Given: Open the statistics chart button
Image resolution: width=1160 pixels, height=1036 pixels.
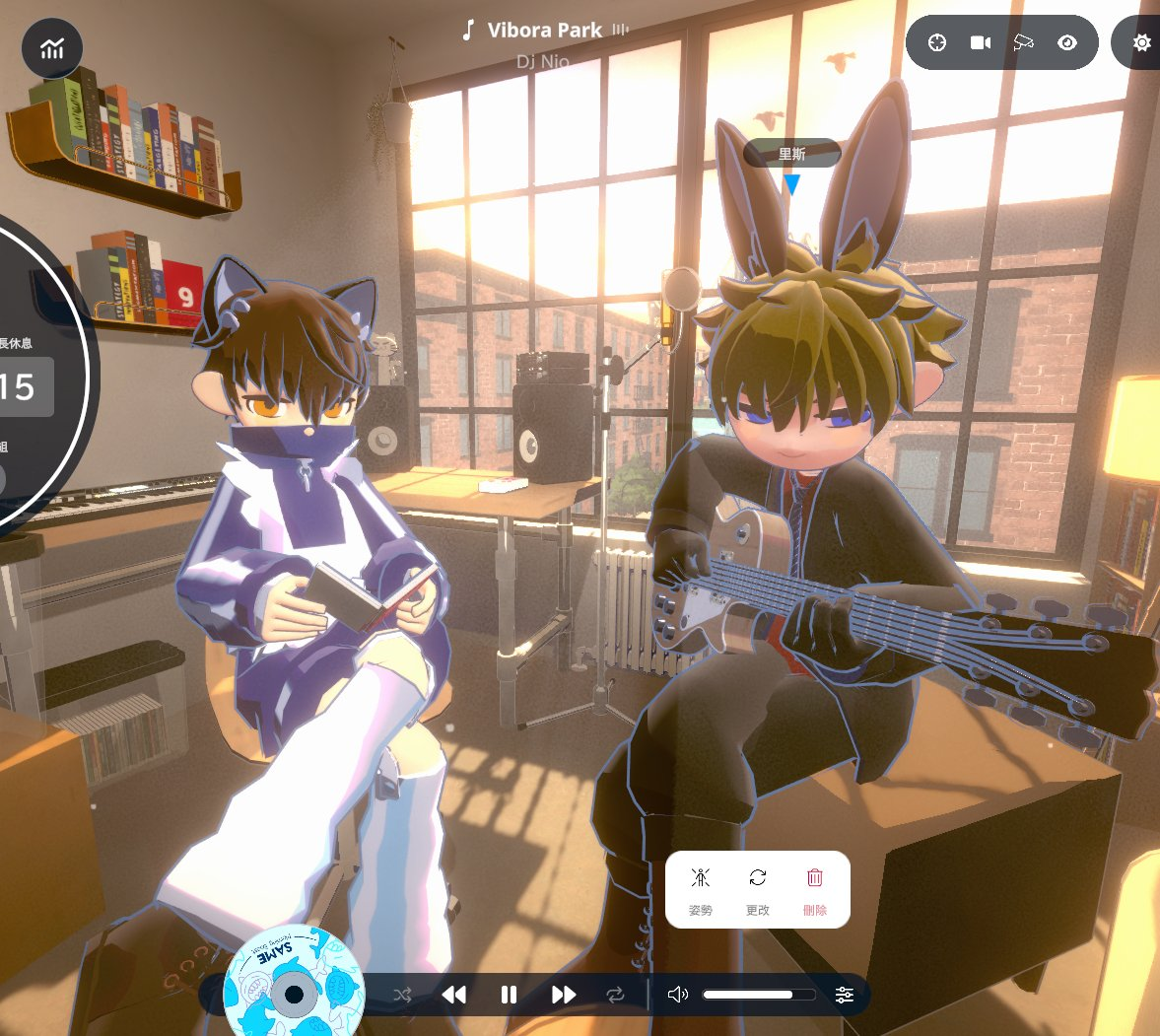Looking at the screenshot, I should (x=52, y=48).
